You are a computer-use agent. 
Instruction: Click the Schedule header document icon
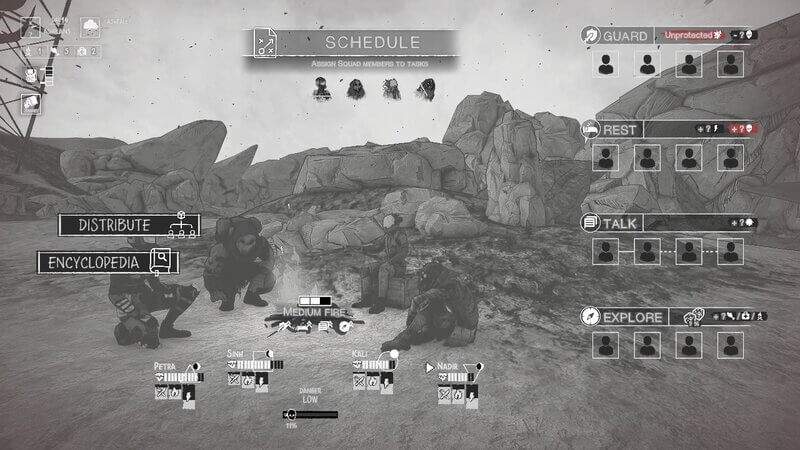266,43
